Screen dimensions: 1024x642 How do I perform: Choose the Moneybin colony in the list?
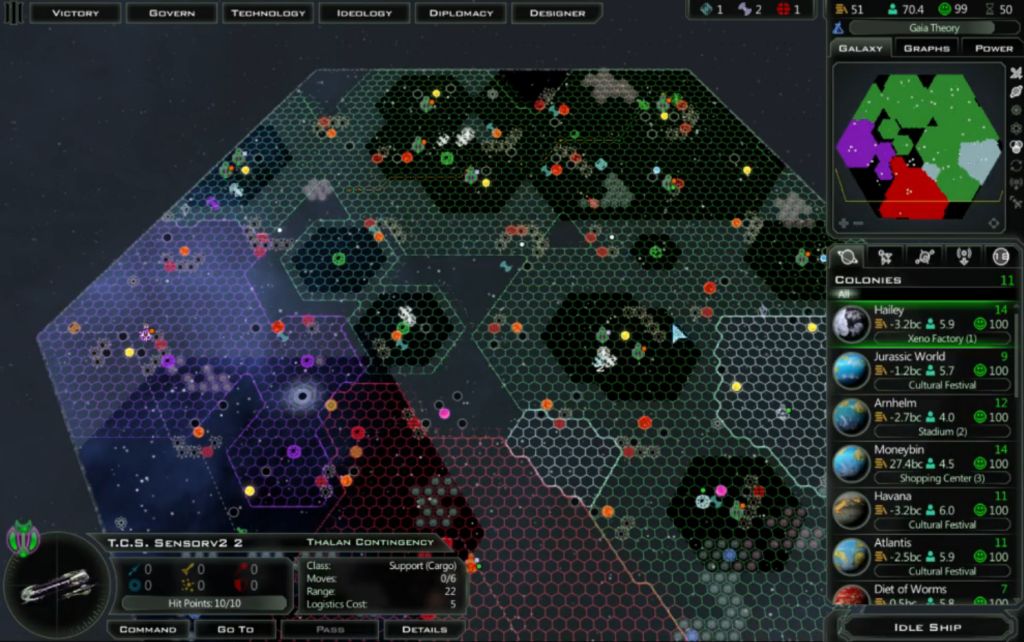click(x=922, y=463)
